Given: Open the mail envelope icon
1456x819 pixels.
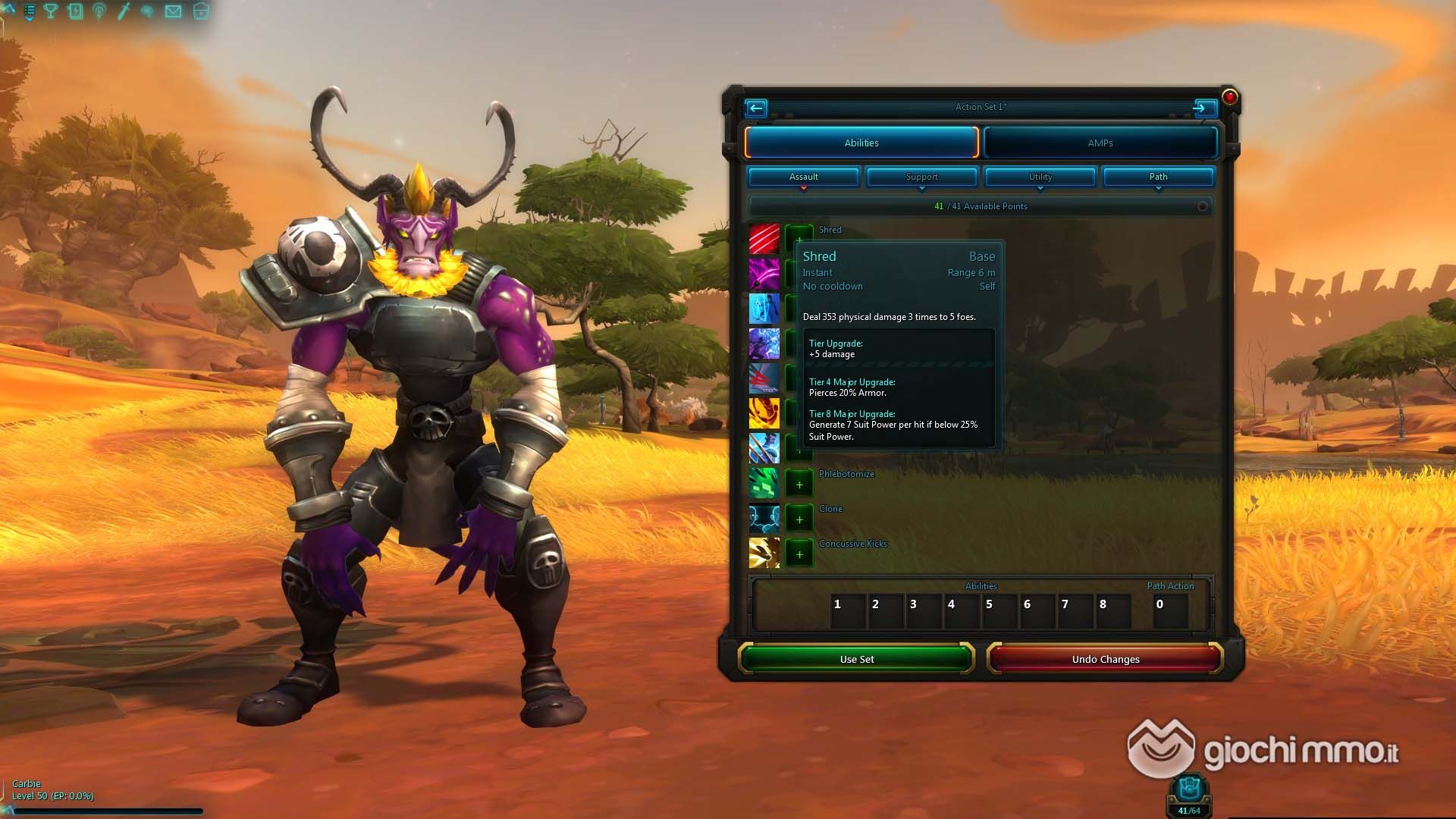Looking at the screenshot, I should coord(174,11).
